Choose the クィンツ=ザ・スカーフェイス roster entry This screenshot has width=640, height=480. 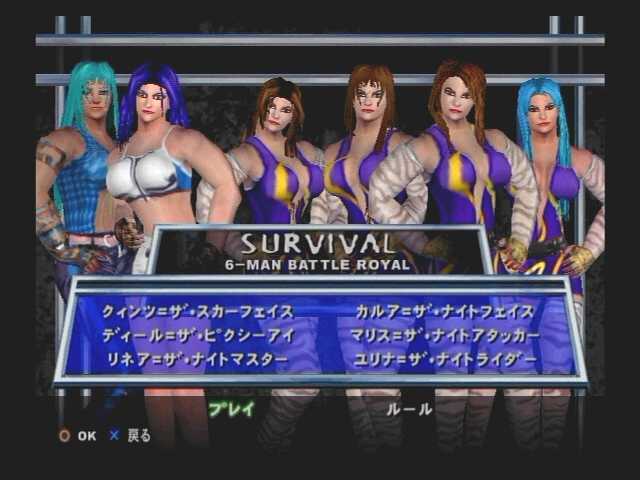tap(197, 311)
